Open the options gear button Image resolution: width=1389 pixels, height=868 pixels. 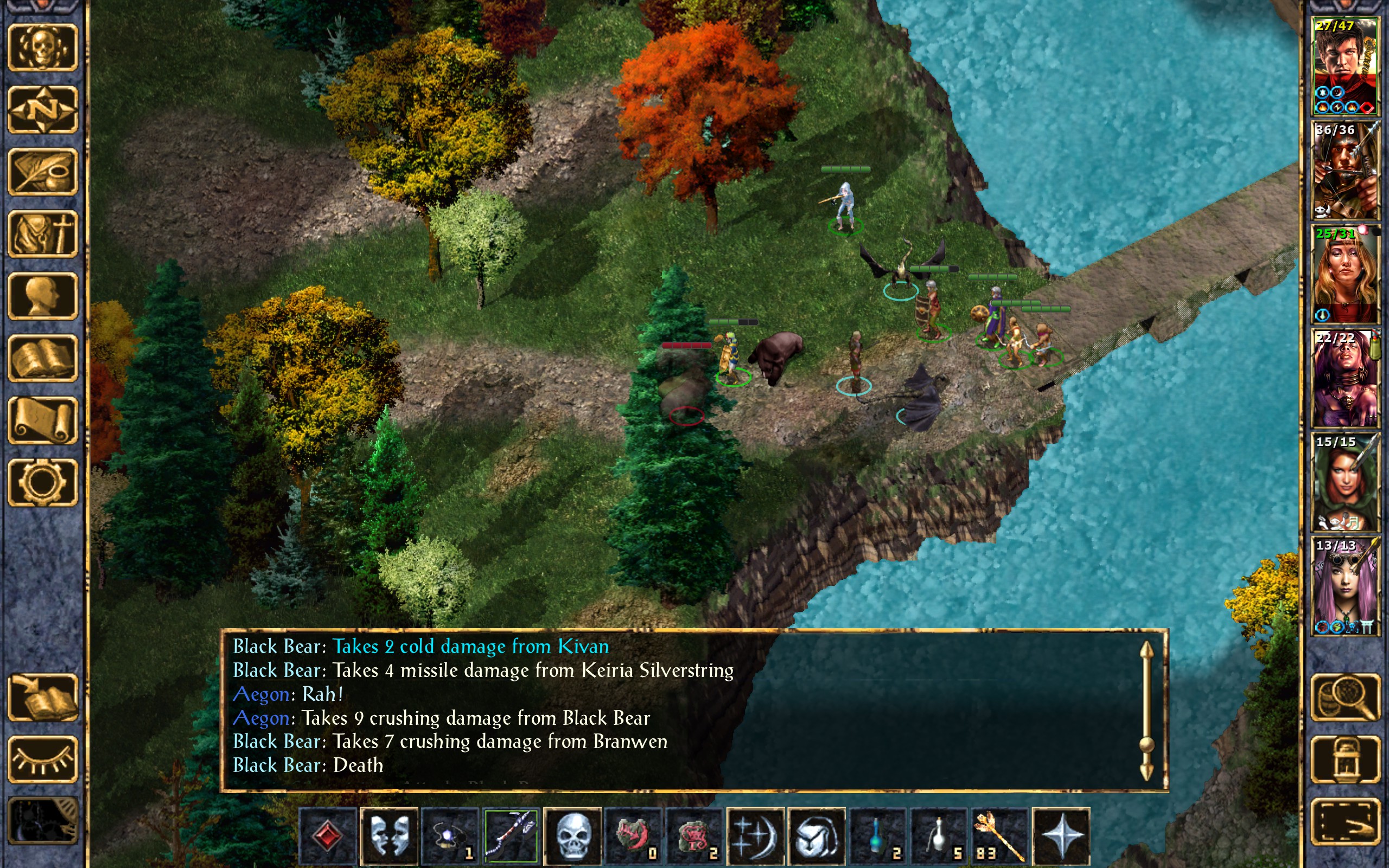point(43,482)
